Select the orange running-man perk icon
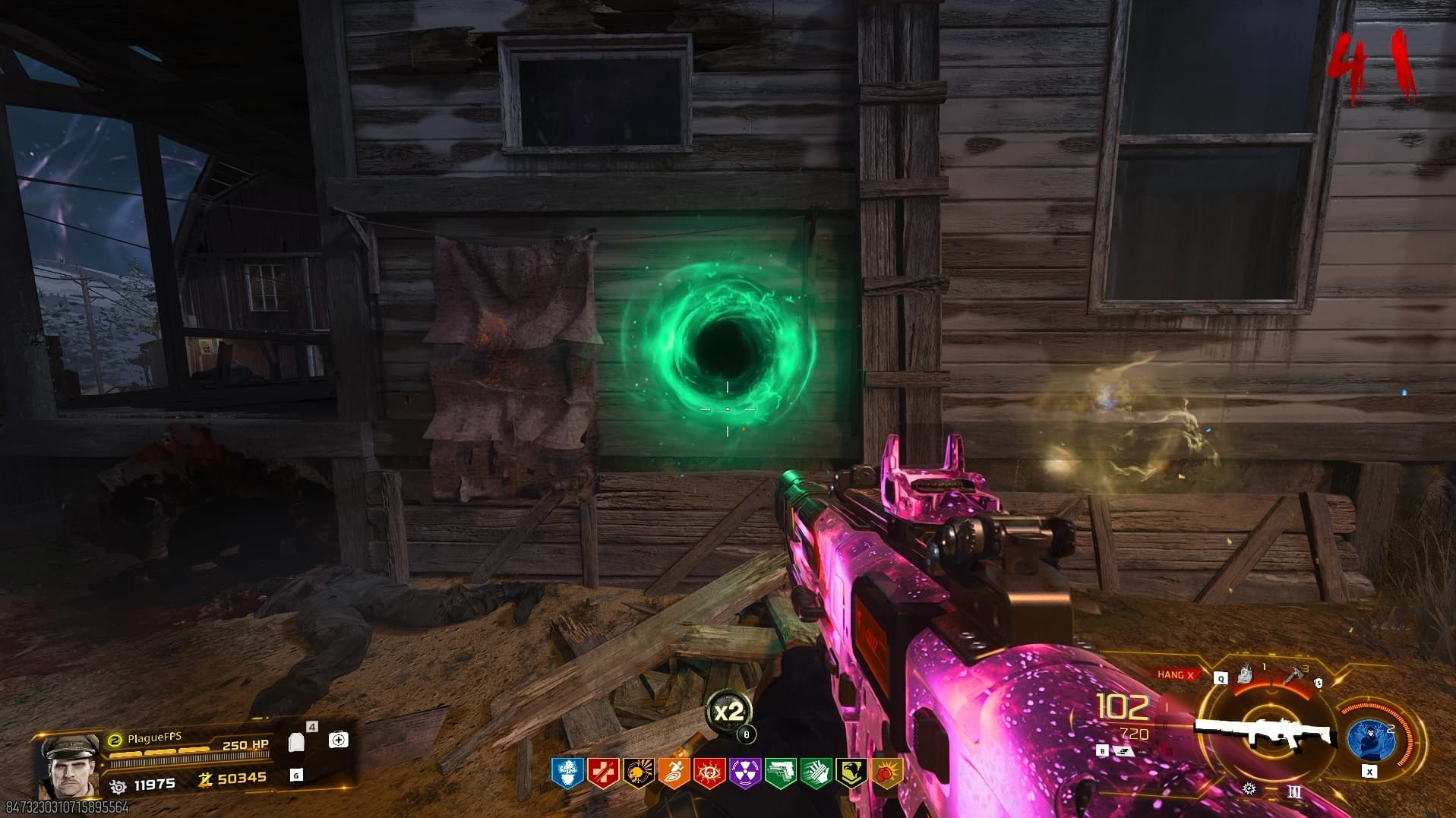The height and width of the screenshot is (818, 1456). pyautogui.click(x=674, y=773)
